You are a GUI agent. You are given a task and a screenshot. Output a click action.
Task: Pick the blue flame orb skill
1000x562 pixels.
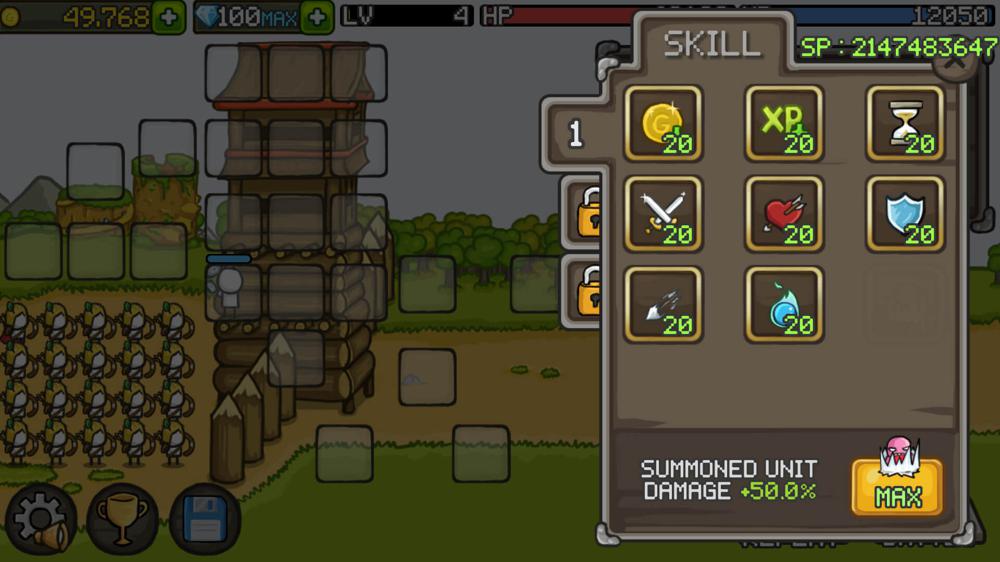(x=784, y=304)
